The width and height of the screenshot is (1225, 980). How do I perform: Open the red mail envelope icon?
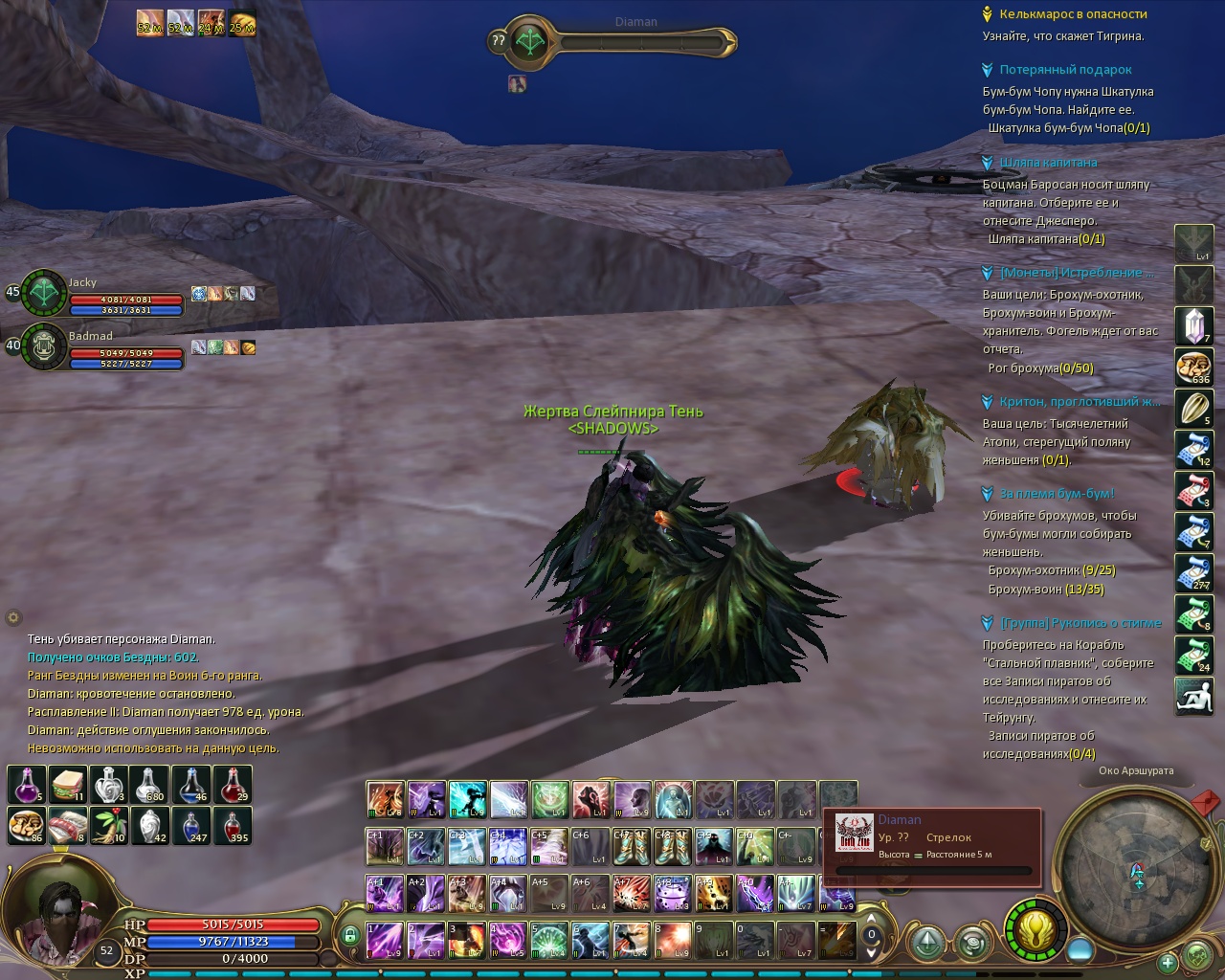[x=1207, y=799]
